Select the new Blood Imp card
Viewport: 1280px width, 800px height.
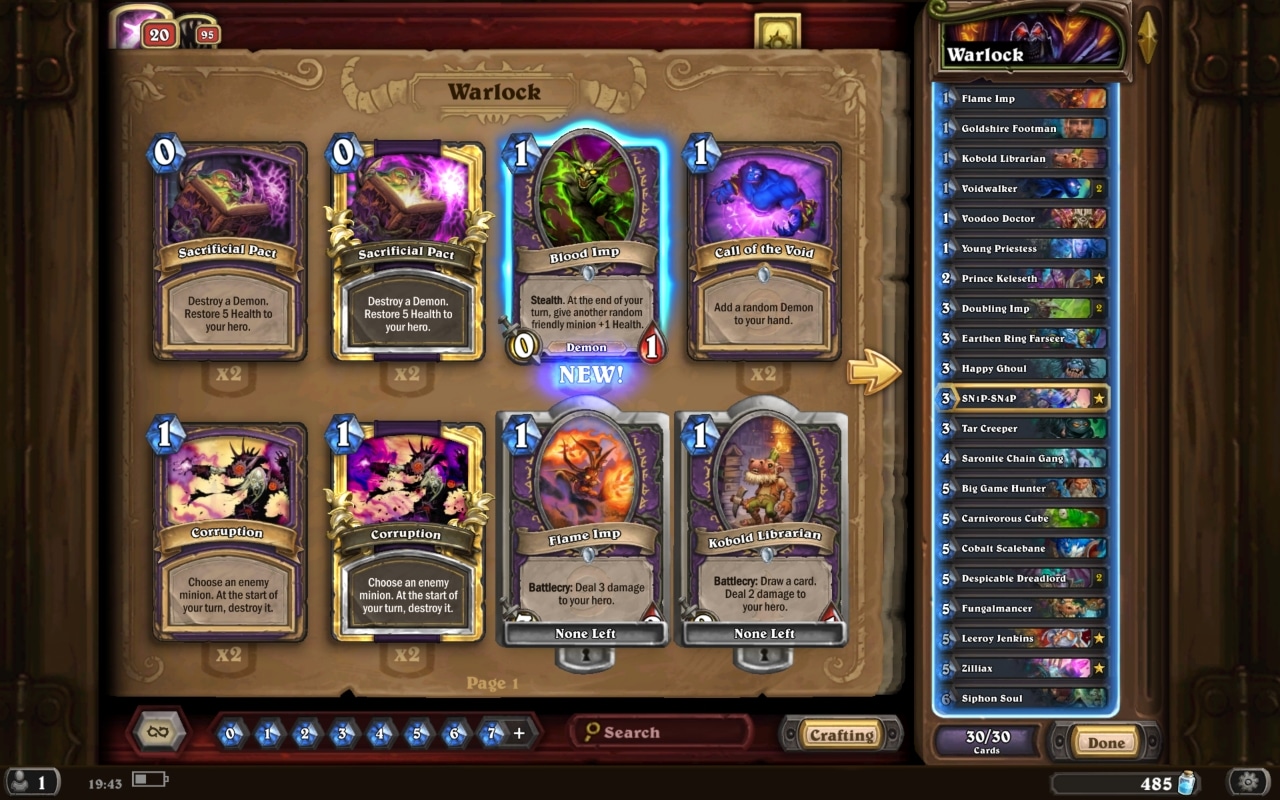tap(584, 250)
